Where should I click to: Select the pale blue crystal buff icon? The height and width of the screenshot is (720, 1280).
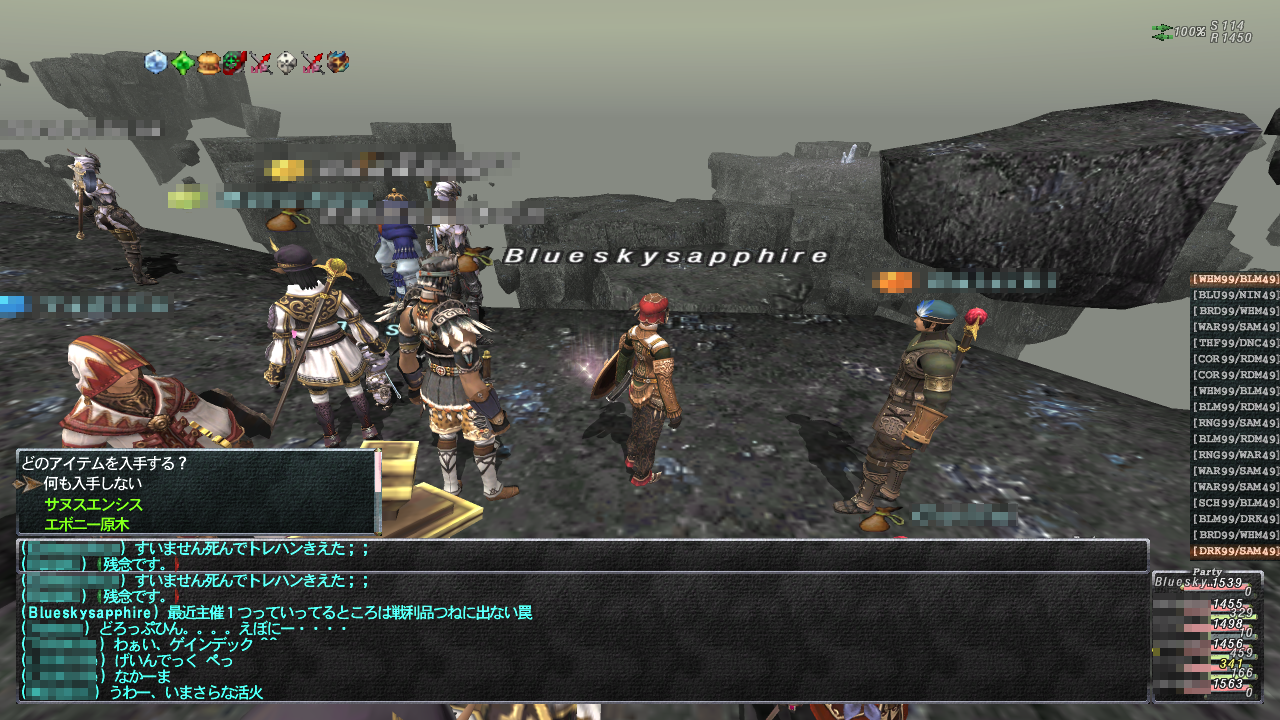click(156, 63)
